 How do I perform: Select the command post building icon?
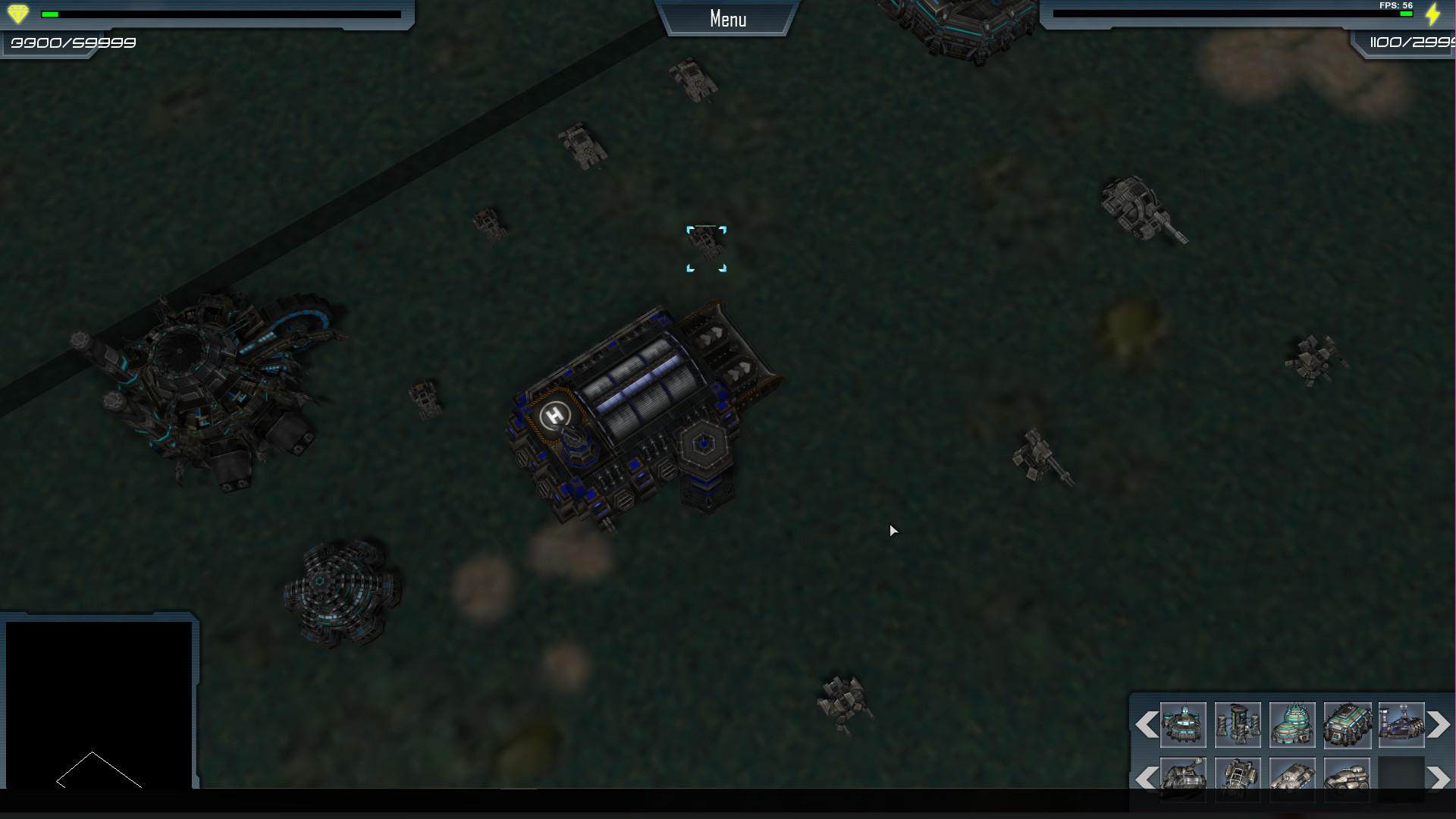[x=1183, y=726]
